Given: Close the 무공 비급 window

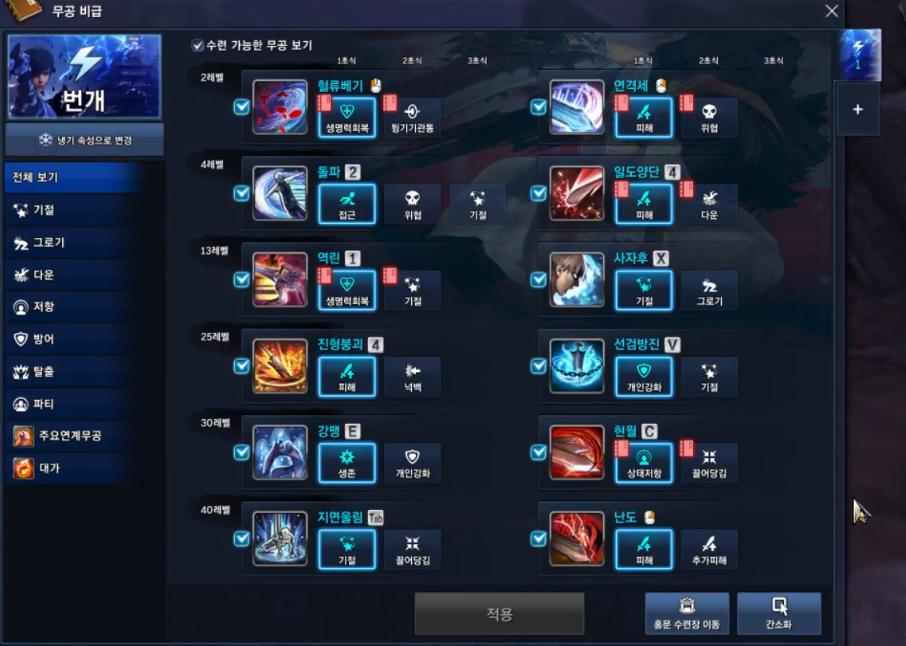Looking at the screenshot, I should point(831,11).
